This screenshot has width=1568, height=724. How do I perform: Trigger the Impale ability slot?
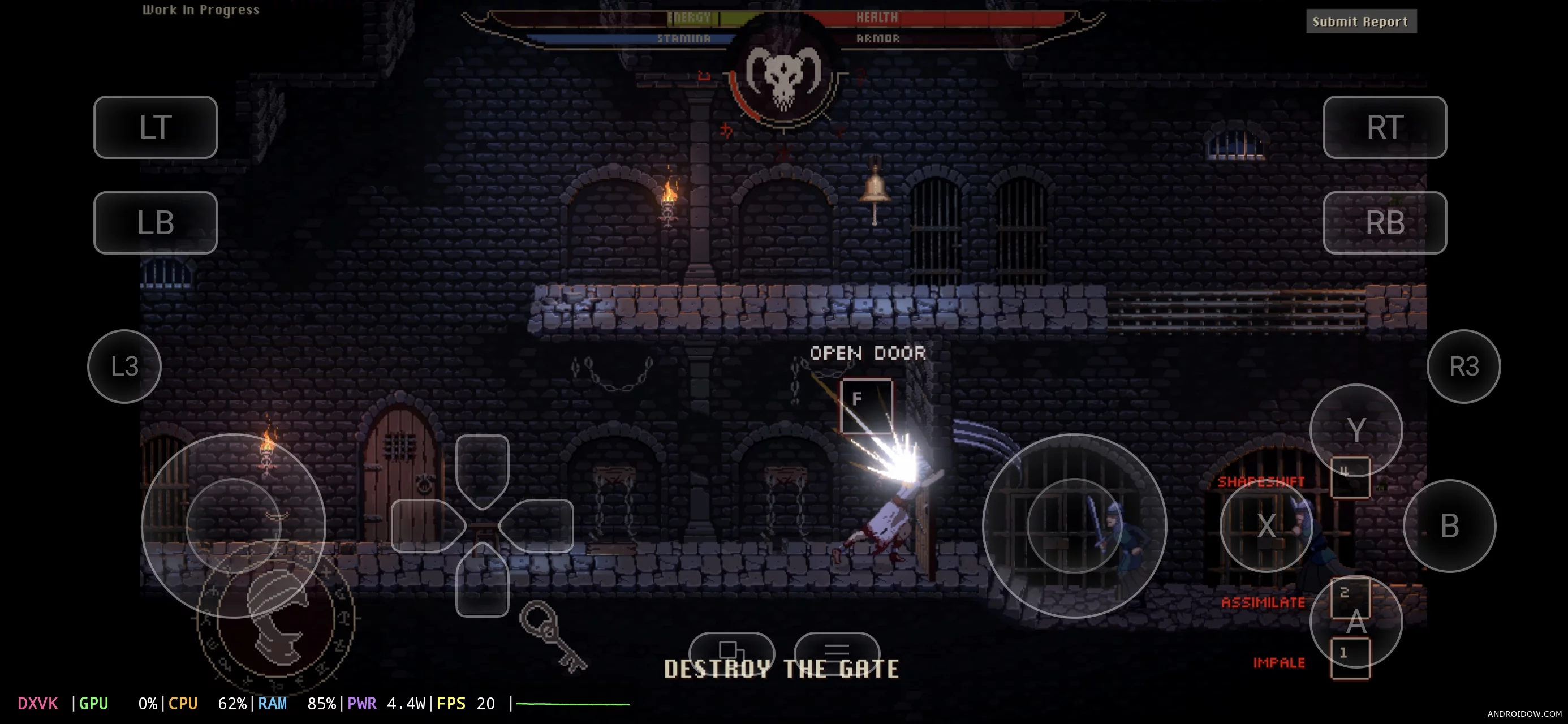[1350, 657]
